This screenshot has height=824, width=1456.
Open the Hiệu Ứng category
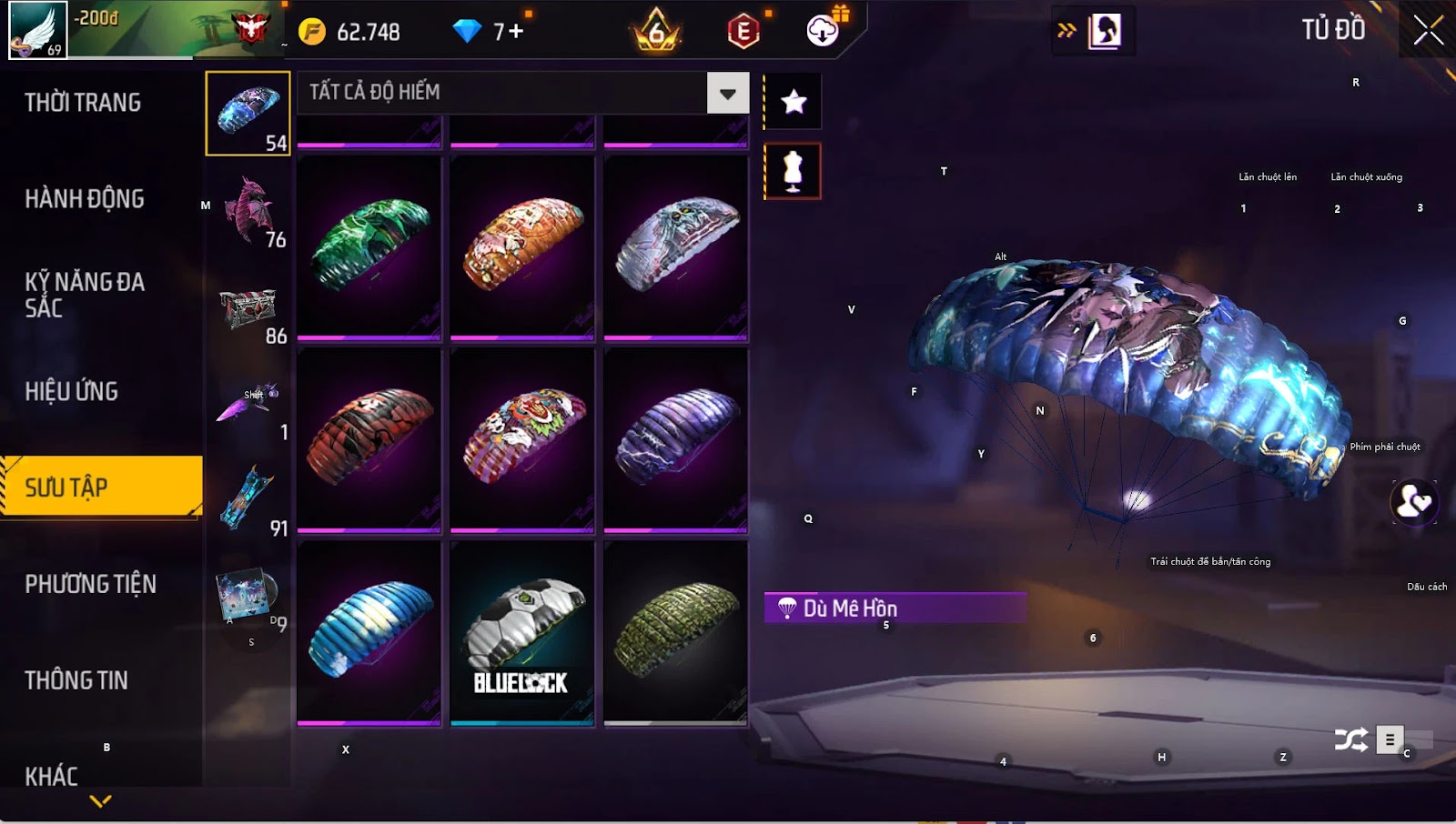pyautogui.click(x=72, y=392)
